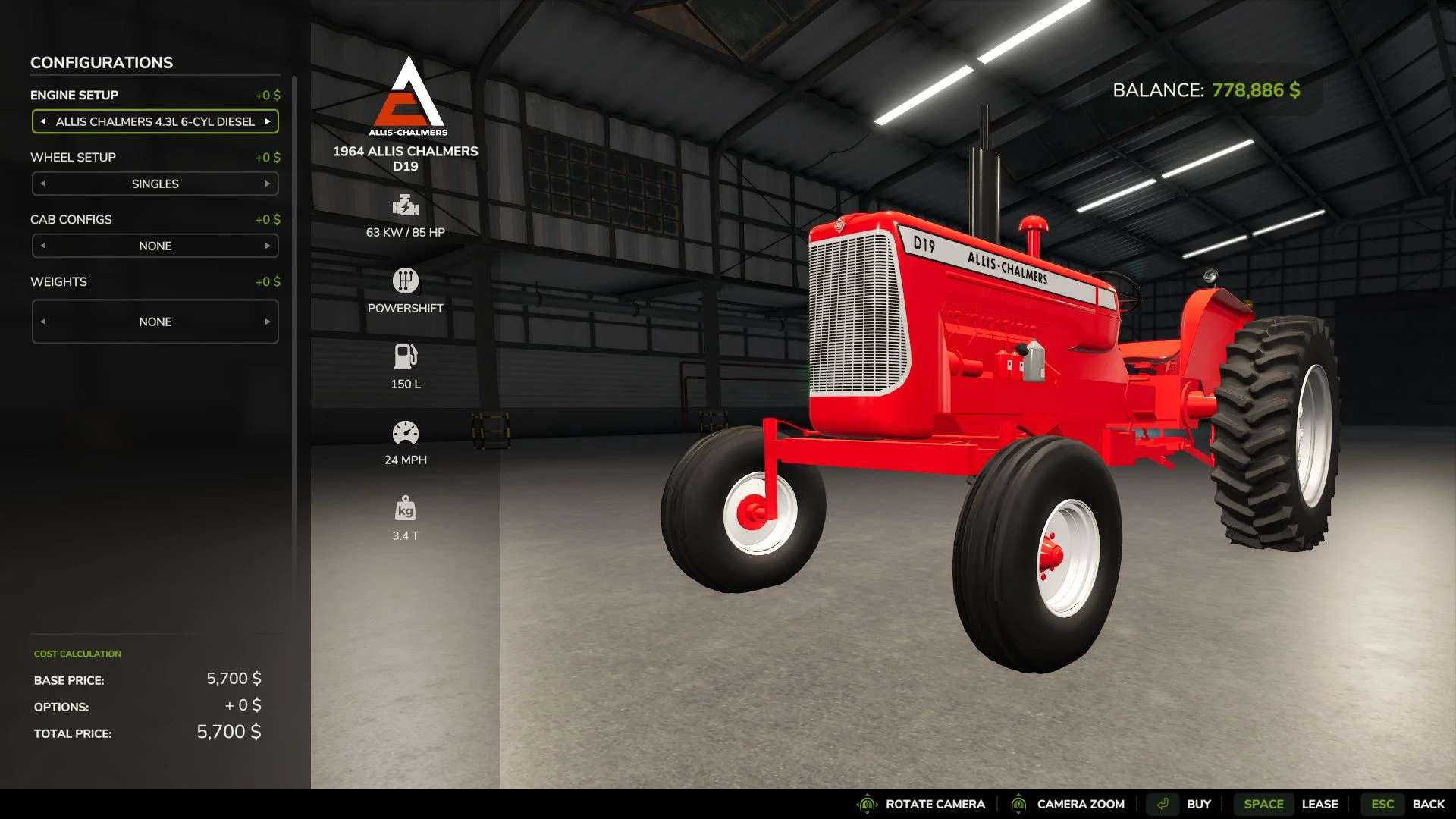Viewport: 1456px width, 819px height.
Task: Cycle Weights option backward
Action: point(43,322)
